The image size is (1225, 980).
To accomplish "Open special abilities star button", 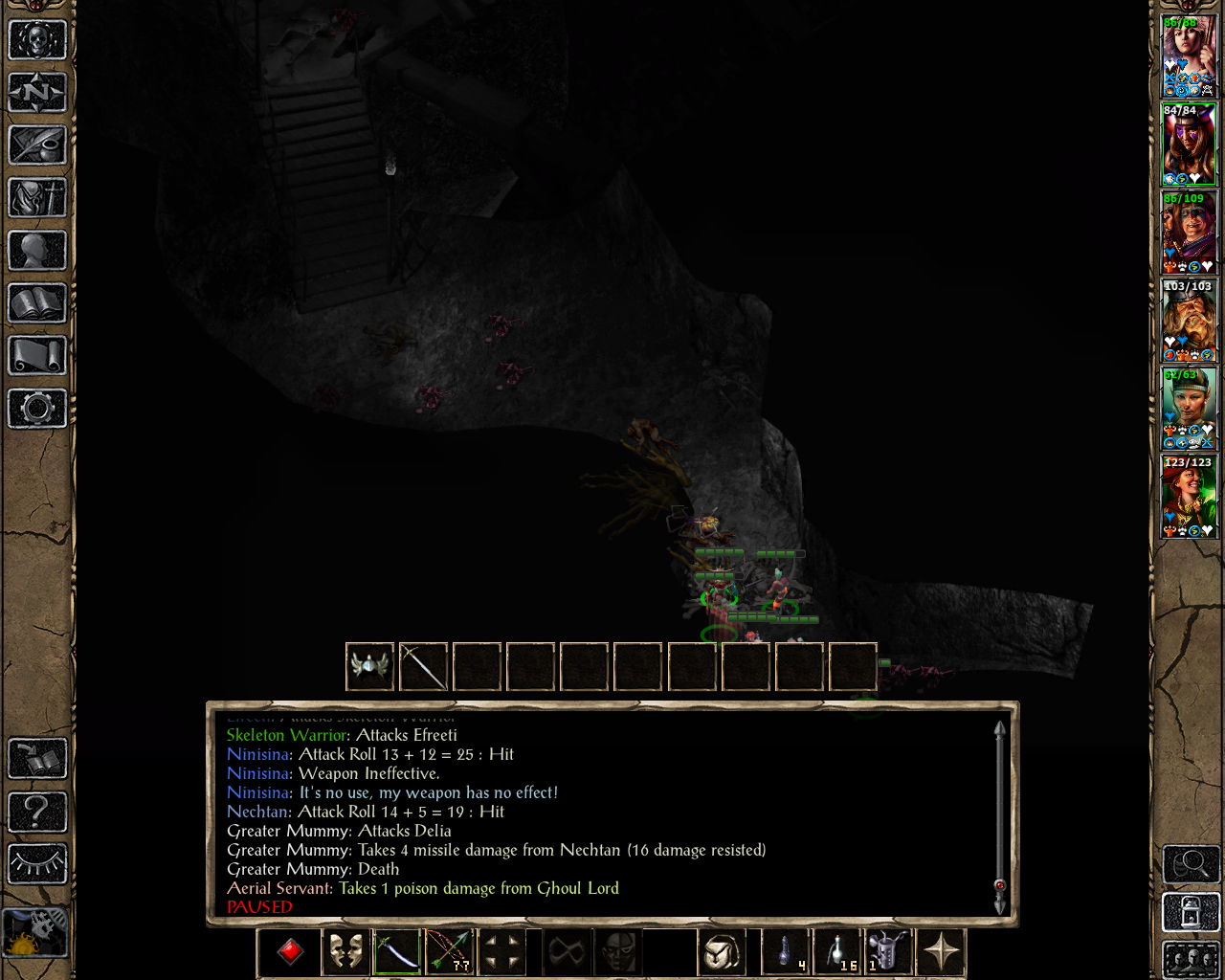I will (941, 952).
